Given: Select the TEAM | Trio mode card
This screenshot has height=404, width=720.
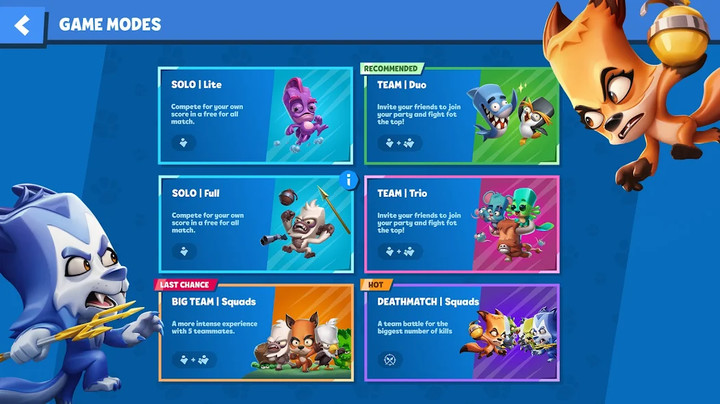Looking at the screenshot, I should [x=461, y=224].
